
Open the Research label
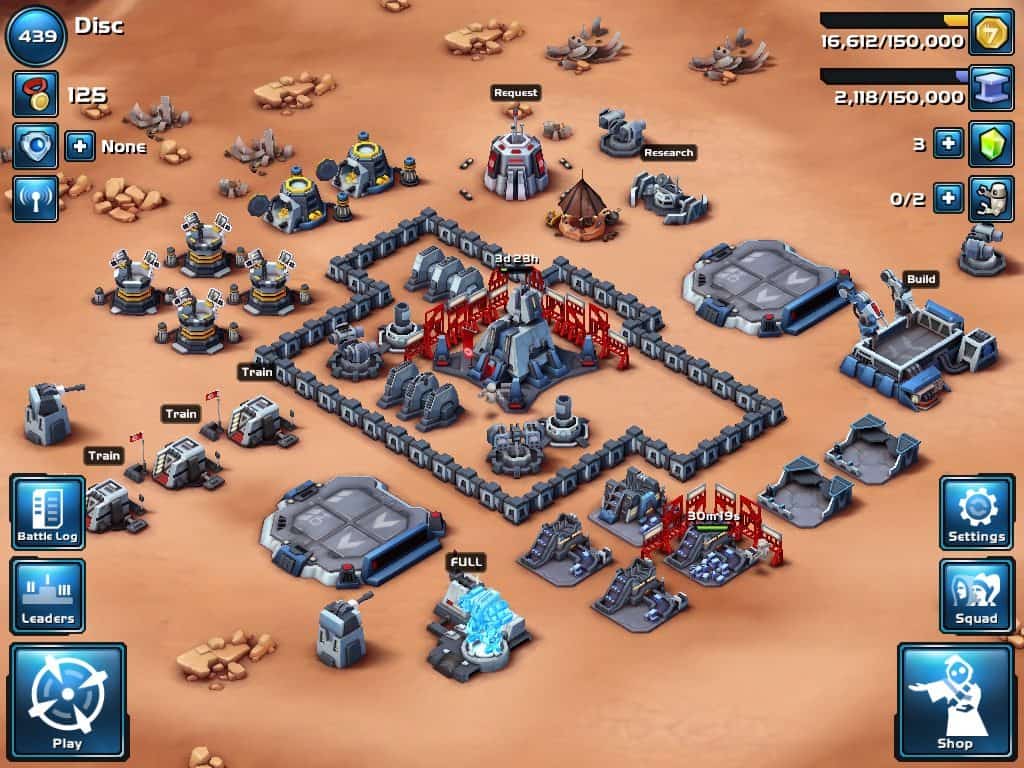(x=668, y=153)
